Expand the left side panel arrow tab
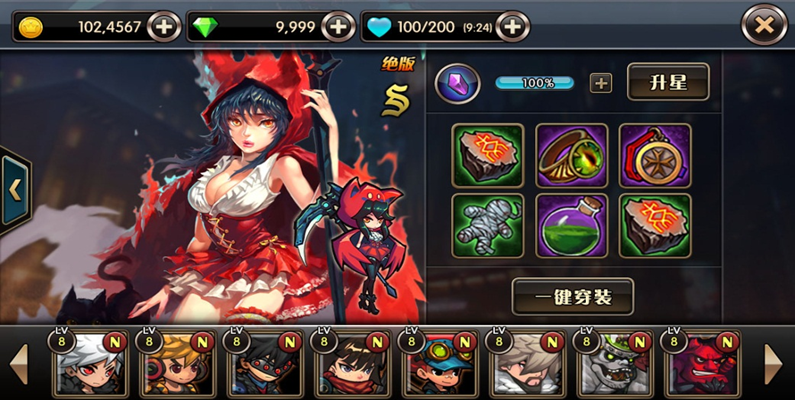Screen dimensions: 795x400 [15, 188]
